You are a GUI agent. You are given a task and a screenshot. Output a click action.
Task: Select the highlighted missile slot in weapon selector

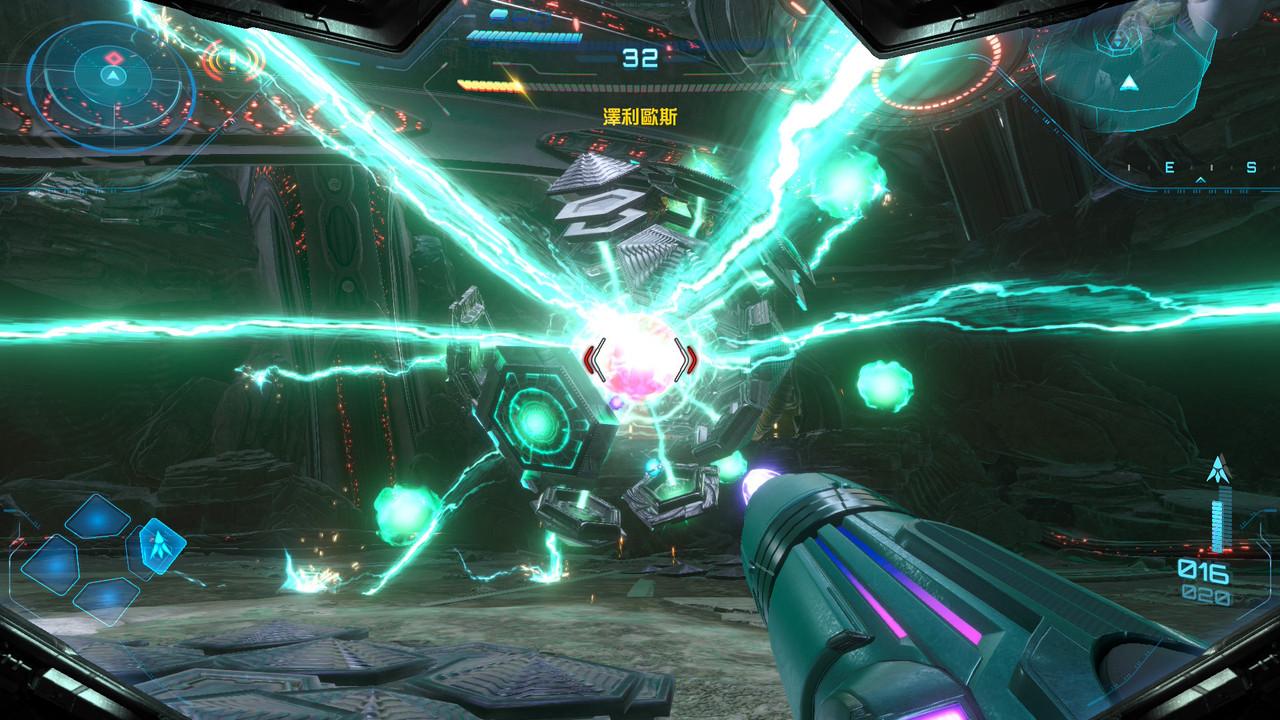(158, 546)
